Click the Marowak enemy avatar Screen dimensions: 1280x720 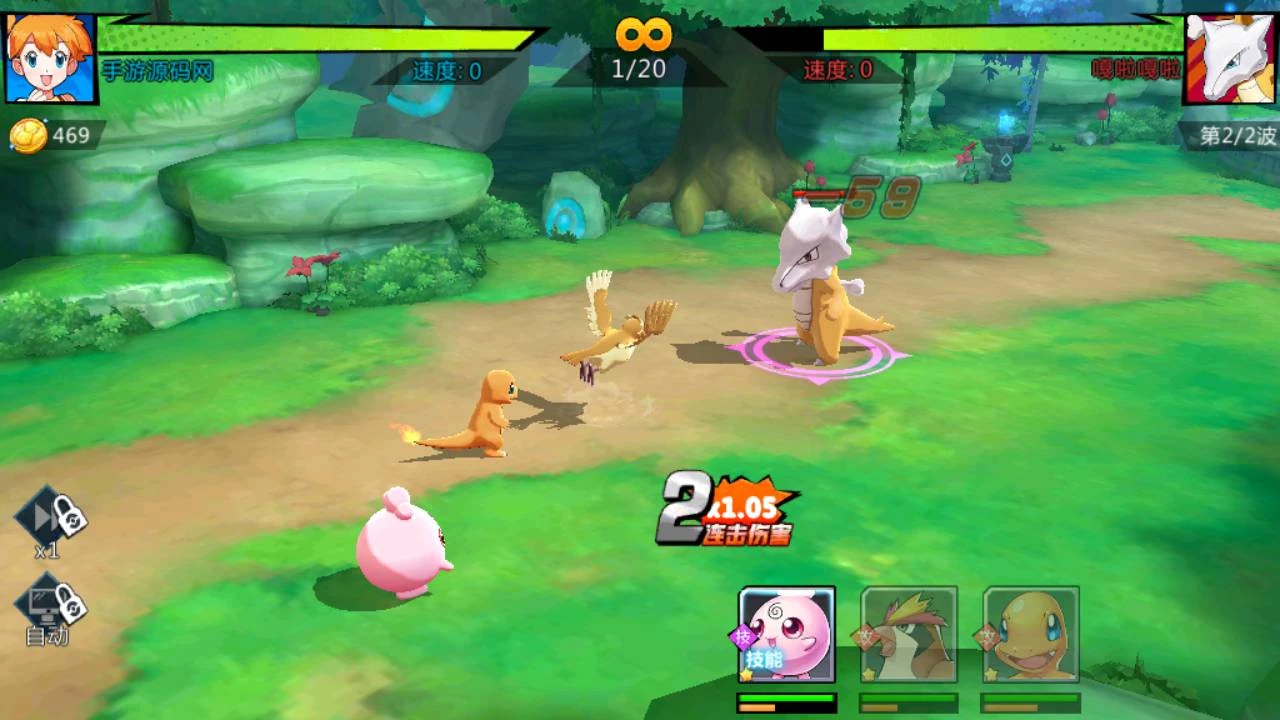click(x=1230, y=58)
